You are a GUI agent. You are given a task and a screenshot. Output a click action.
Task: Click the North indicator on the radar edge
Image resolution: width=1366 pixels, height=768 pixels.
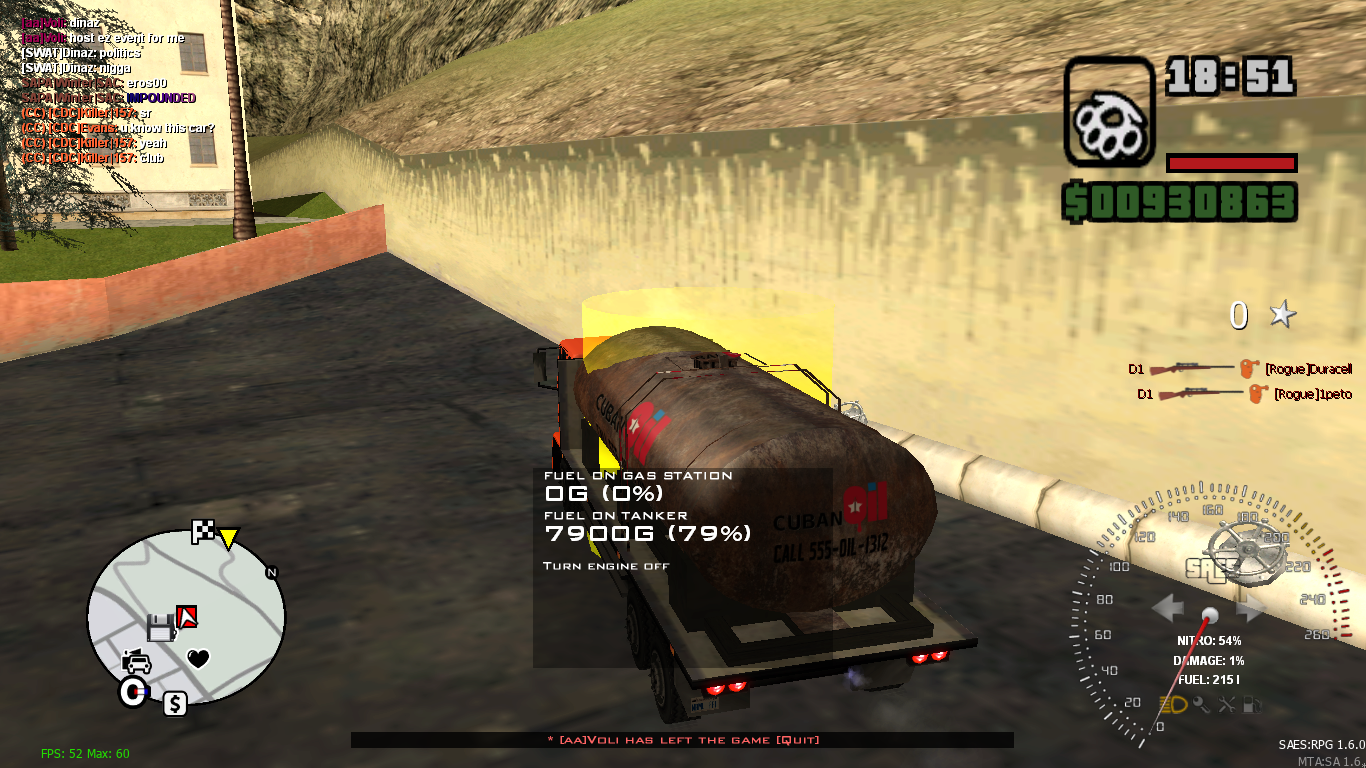click(x=270, y=572)
